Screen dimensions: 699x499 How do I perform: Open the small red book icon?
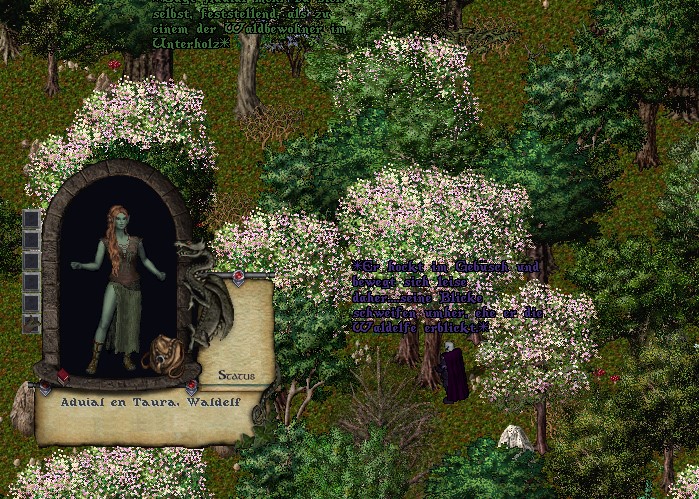pyautogui.click(x=62, y=376)
